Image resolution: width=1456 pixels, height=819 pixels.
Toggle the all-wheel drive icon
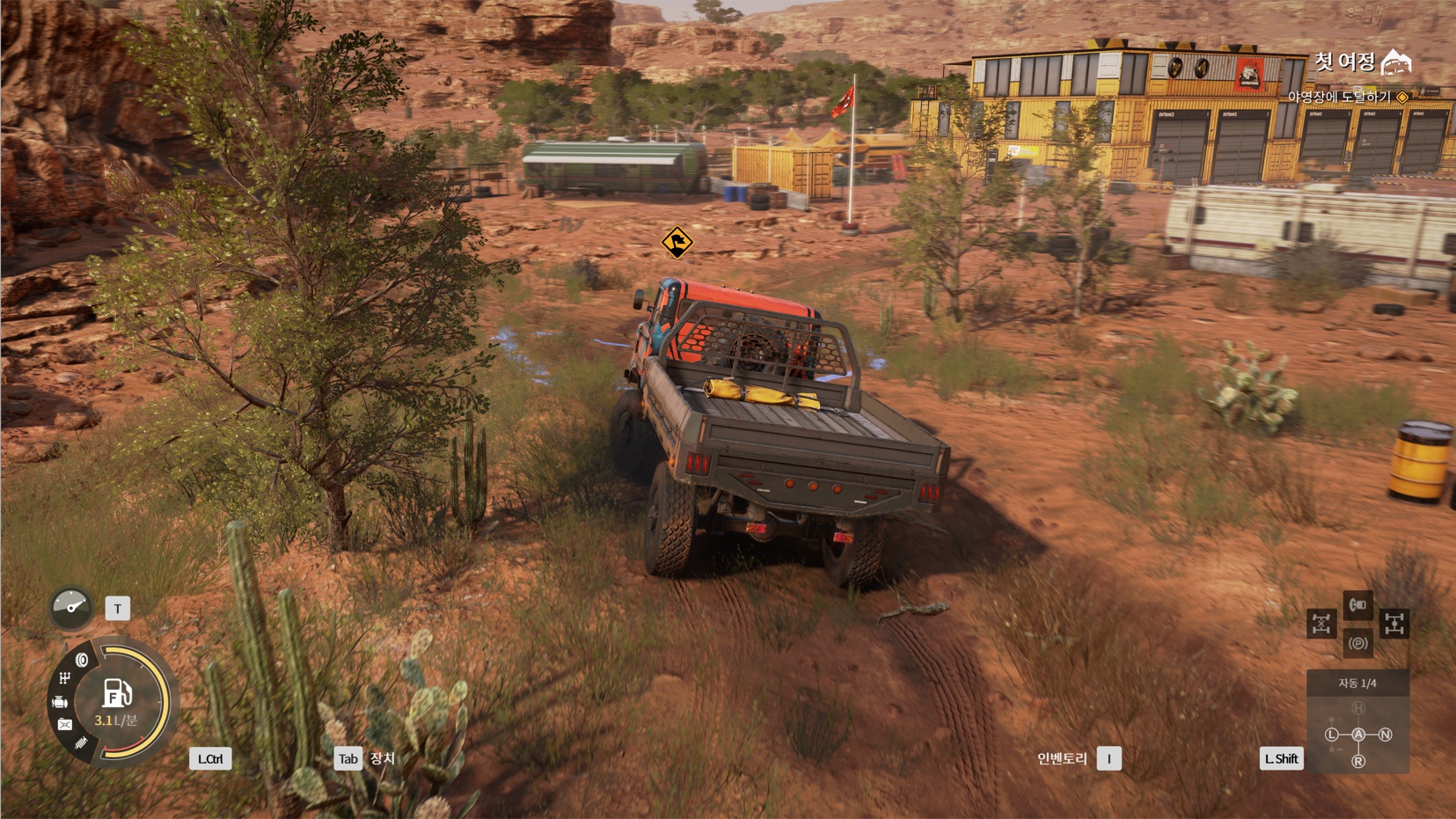(1394, 624)
